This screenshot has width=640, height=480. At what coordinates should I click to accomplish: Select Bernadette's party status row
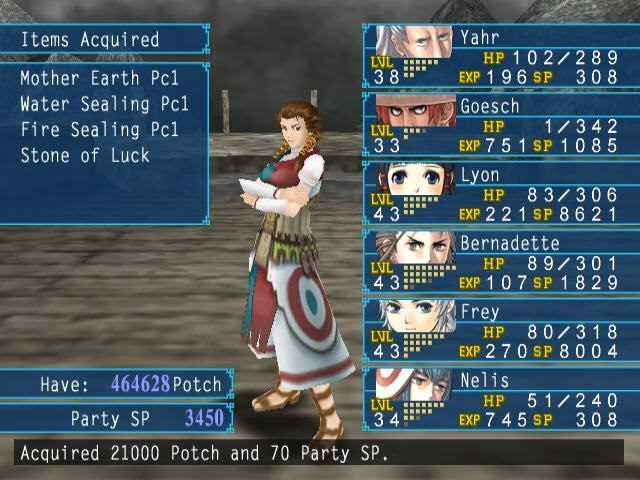[501, 261]
